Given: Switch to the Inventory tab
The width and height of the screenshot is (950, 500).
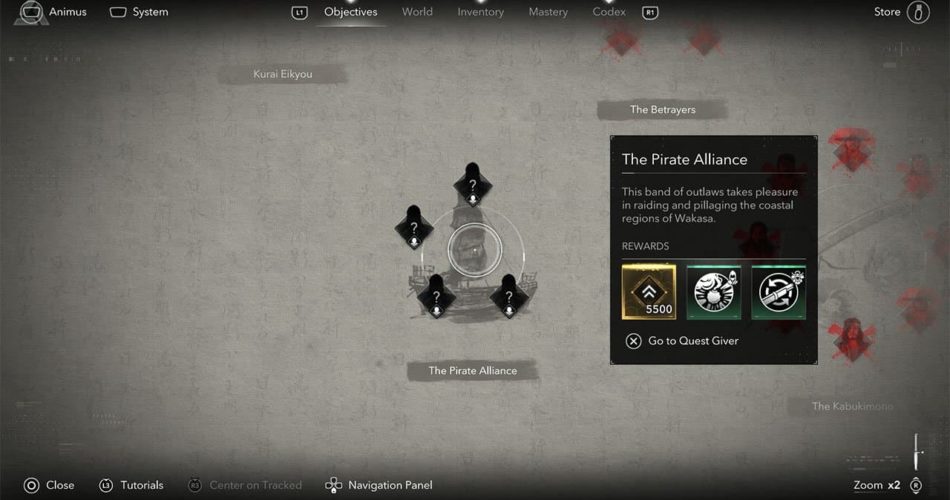Looking at the screenshot, I should coord(480,12).
